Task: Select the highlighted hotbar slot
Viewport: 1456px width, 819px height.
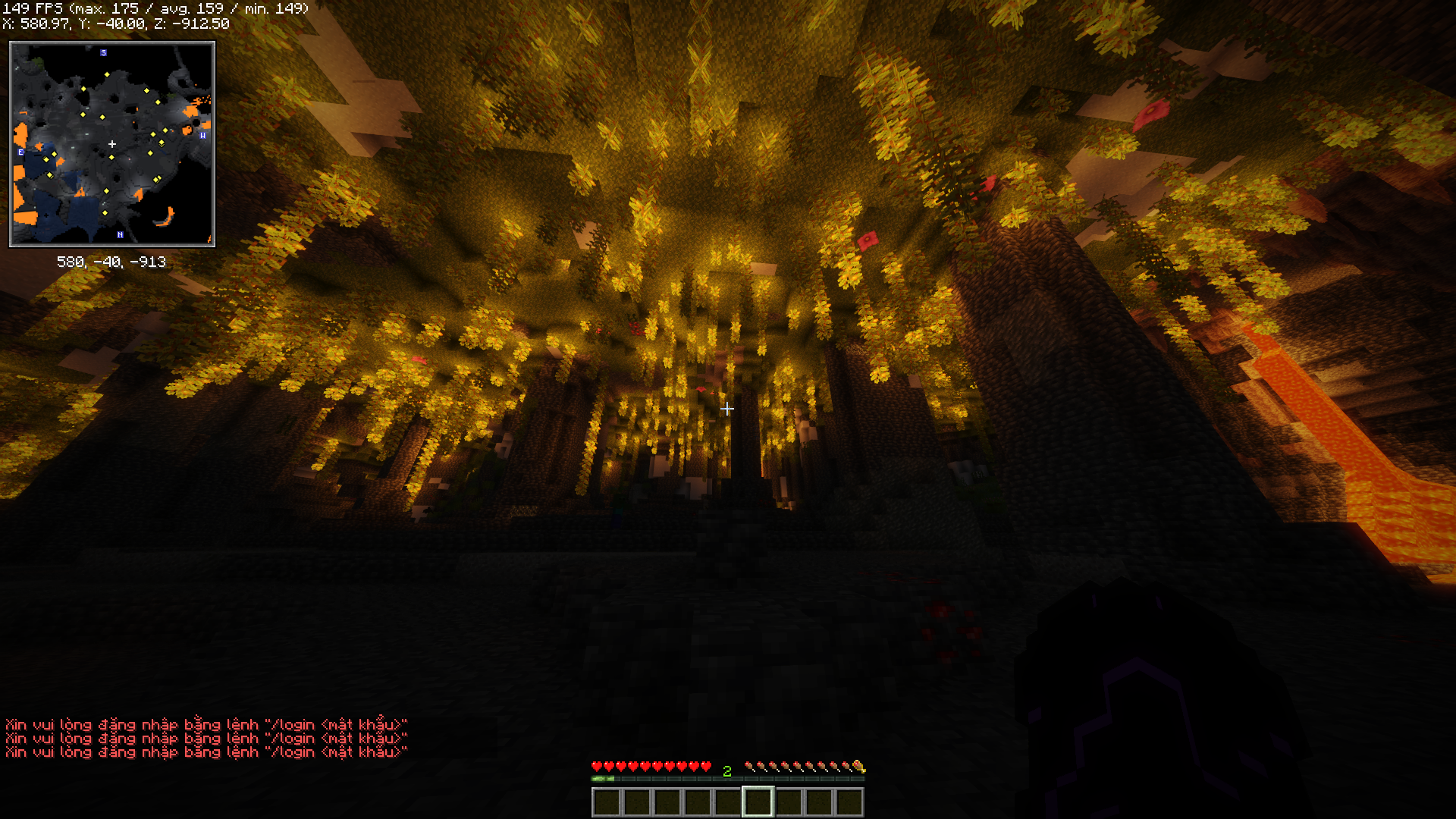Action: pos(758,802)
